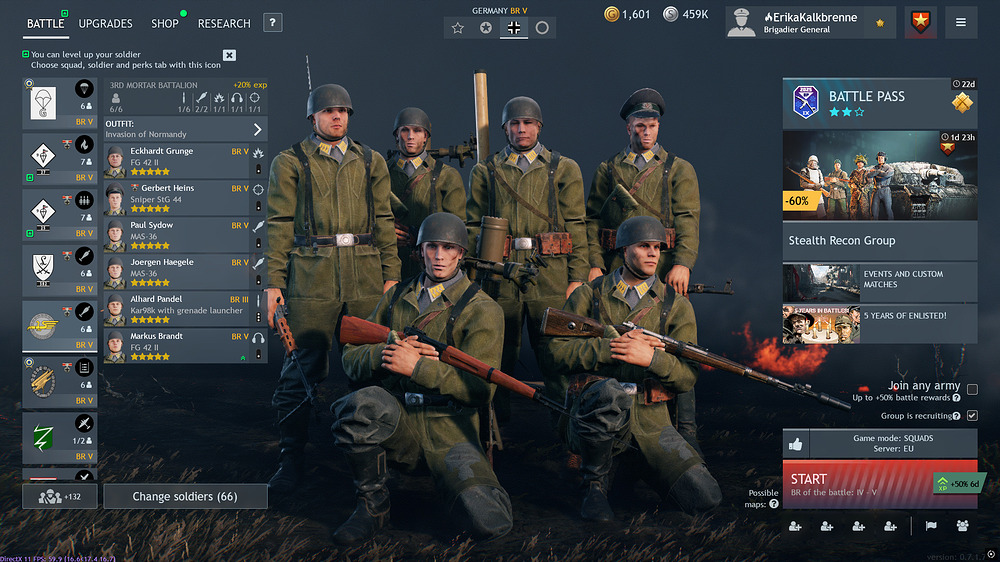Expand the Invasion of Normandy outfit
Image resolution: width=1000 pixels, height=562 pixels.
point(257,129)
